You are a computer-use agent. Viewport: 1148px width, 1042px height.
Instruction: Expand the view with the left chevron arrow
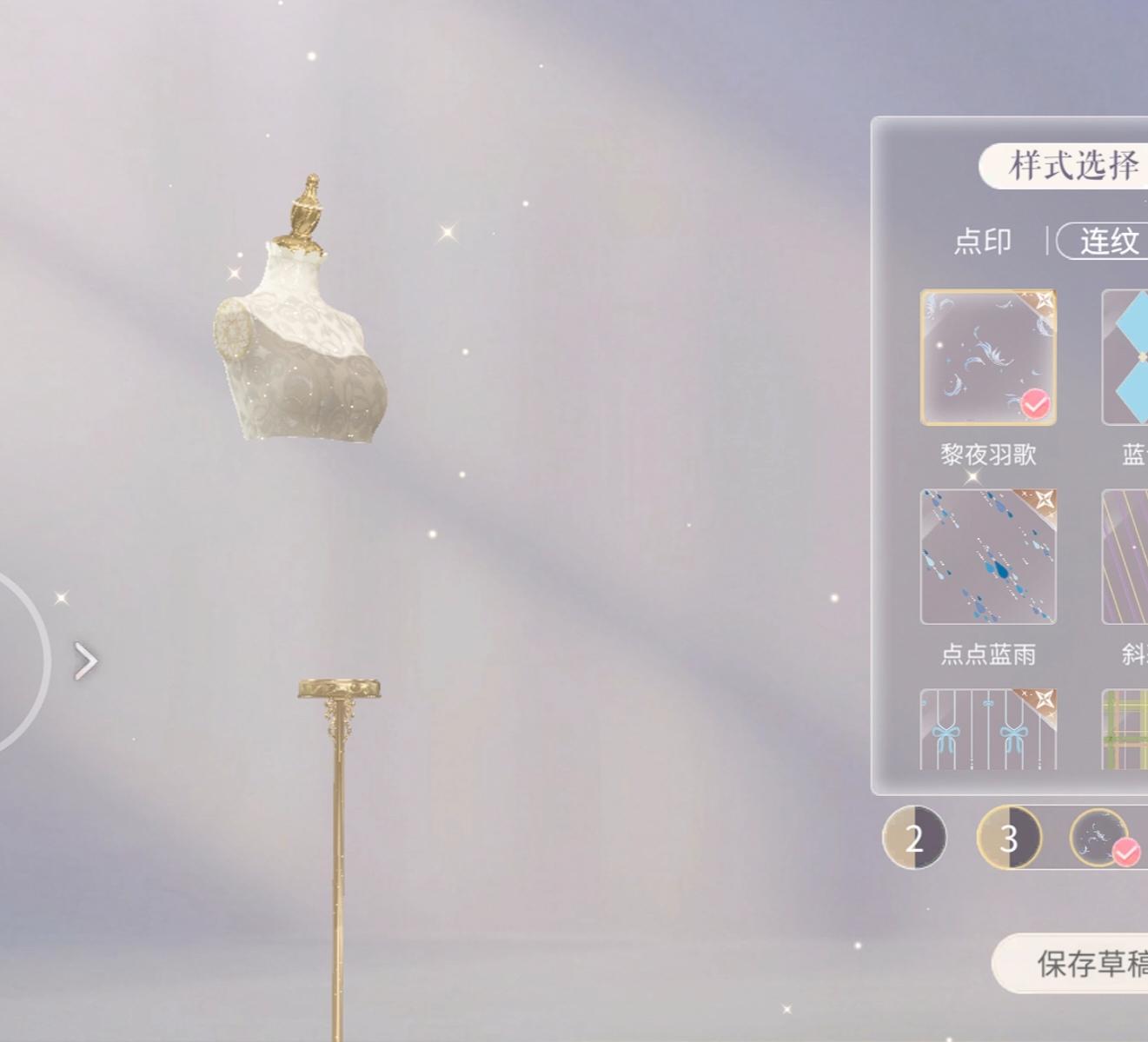(85, 660)
